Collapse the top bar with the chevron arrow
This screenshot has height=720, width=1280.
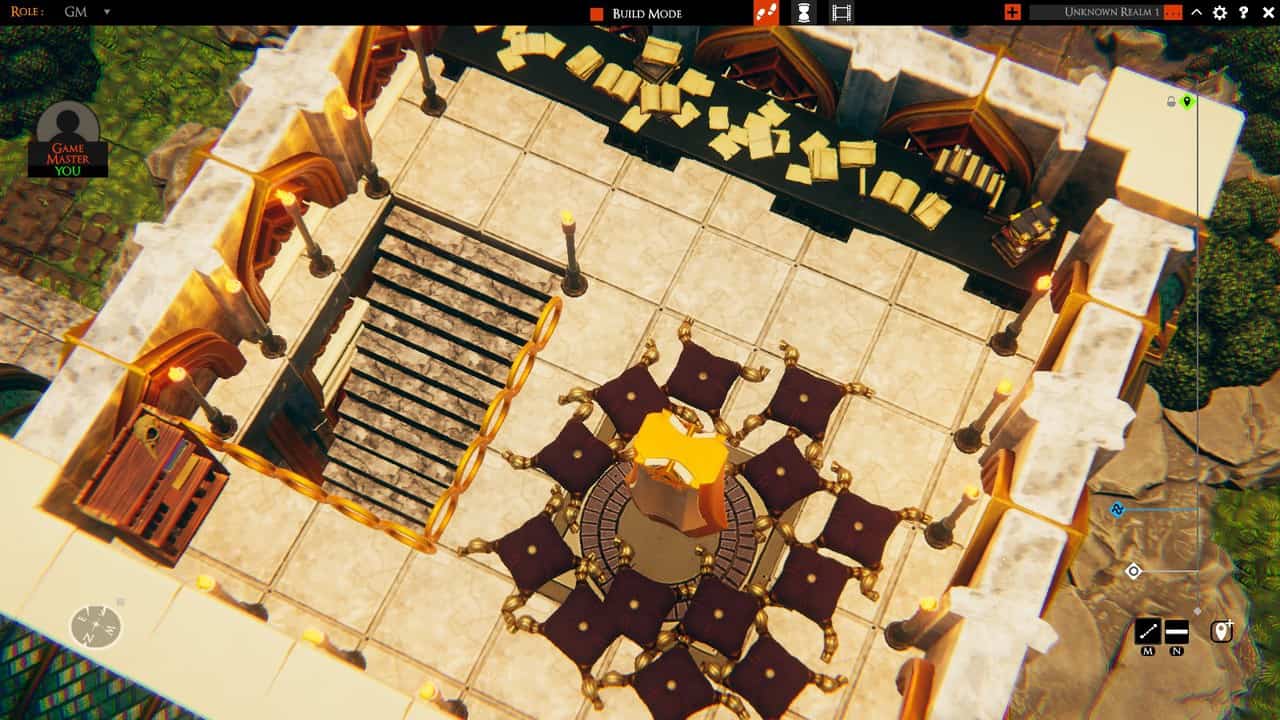[1196, 13]
